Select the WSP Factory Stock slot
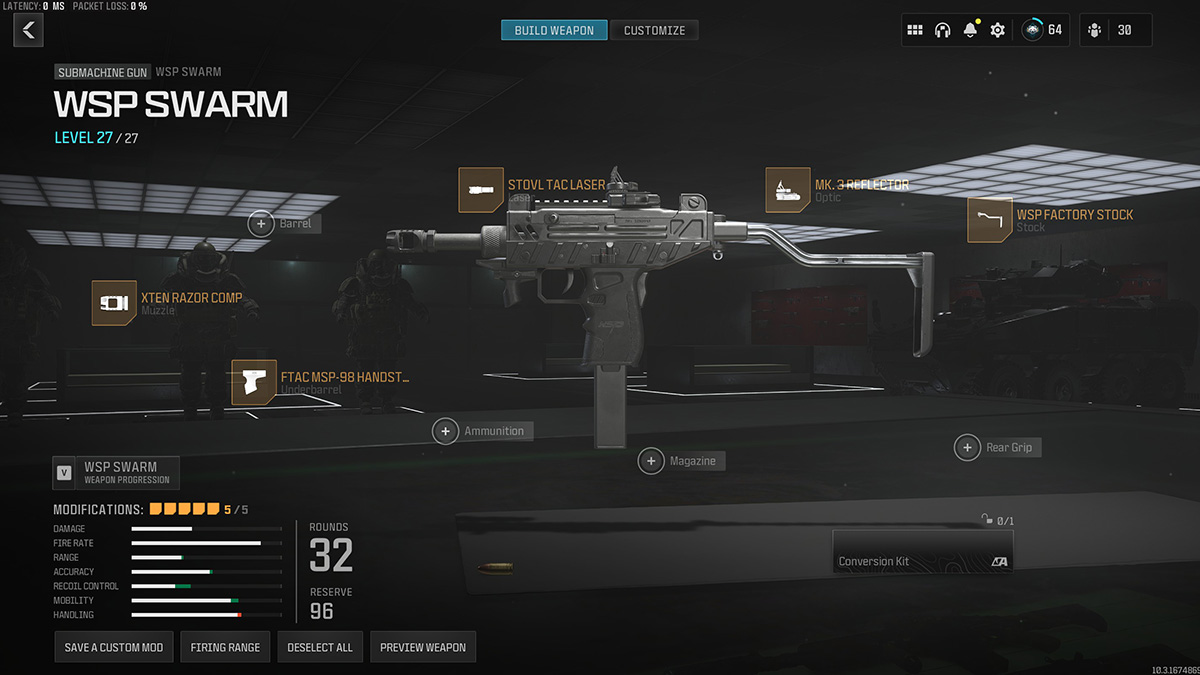The width and height of the screenshot is (1200, 675). [989, 220]
